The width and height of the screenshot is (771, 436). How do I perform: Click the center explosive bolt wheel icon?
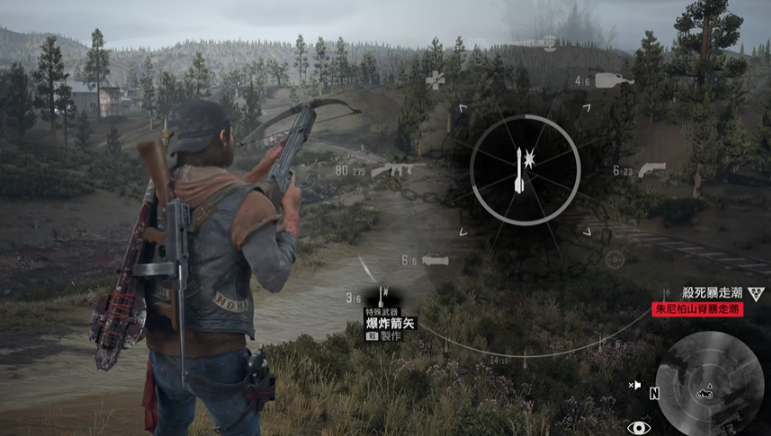(x=518, y=169)
